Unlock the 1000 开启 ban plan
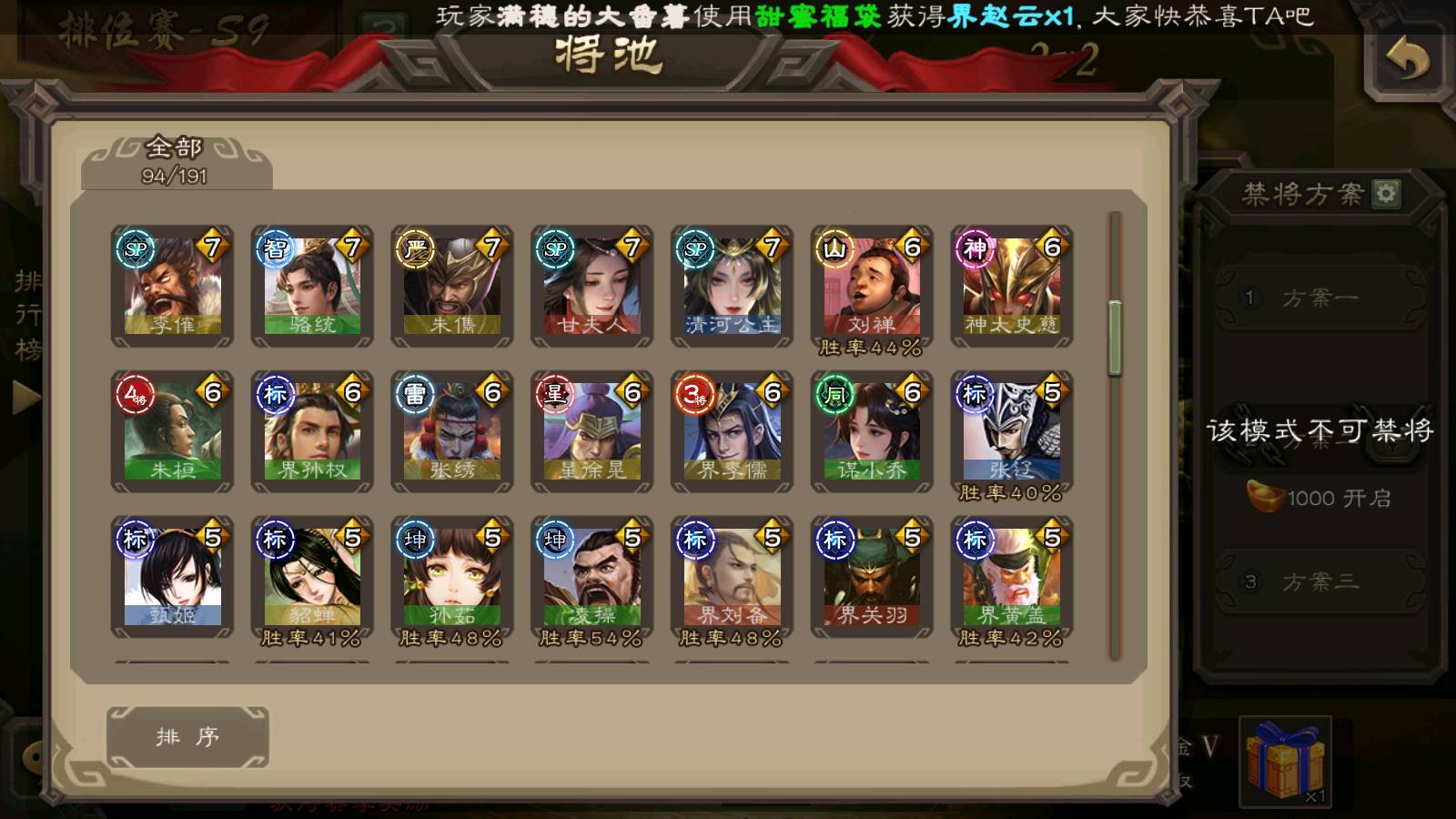Viewport: 1456px width, 819px height. point(1319,498)
